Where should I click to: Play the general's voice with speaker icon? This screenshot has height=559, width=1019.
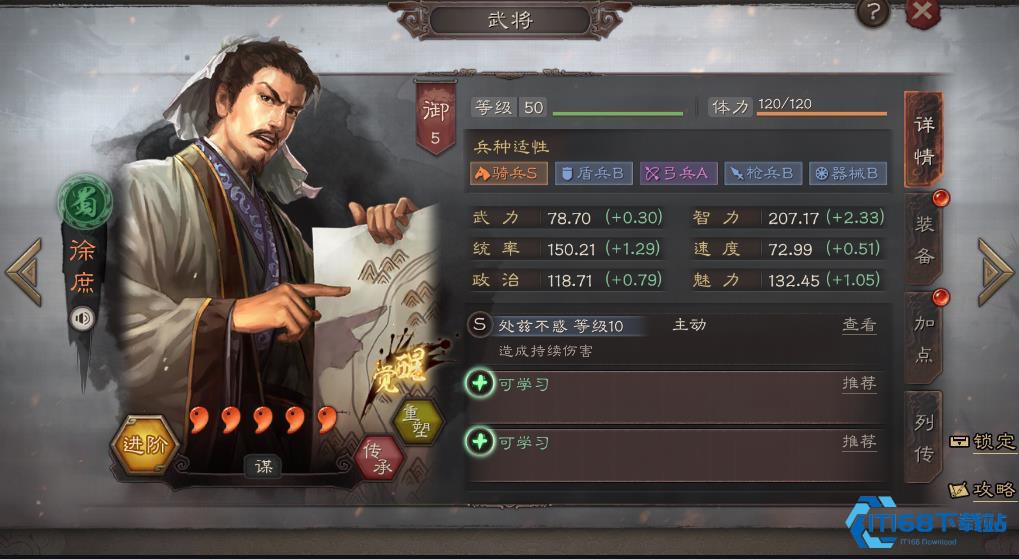tap(82, 319)
